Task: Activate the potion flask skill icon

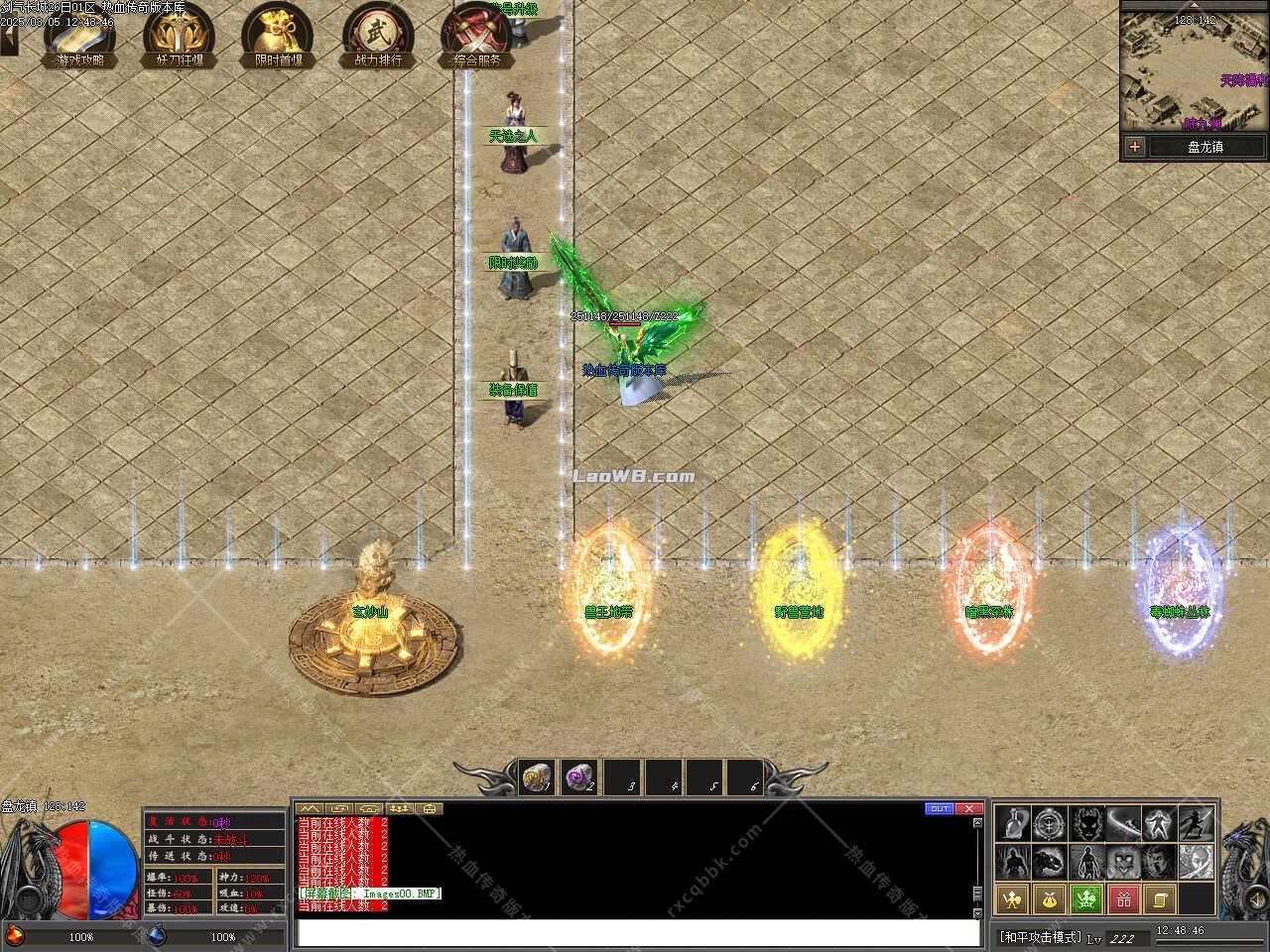Action: pos(1012,824)
